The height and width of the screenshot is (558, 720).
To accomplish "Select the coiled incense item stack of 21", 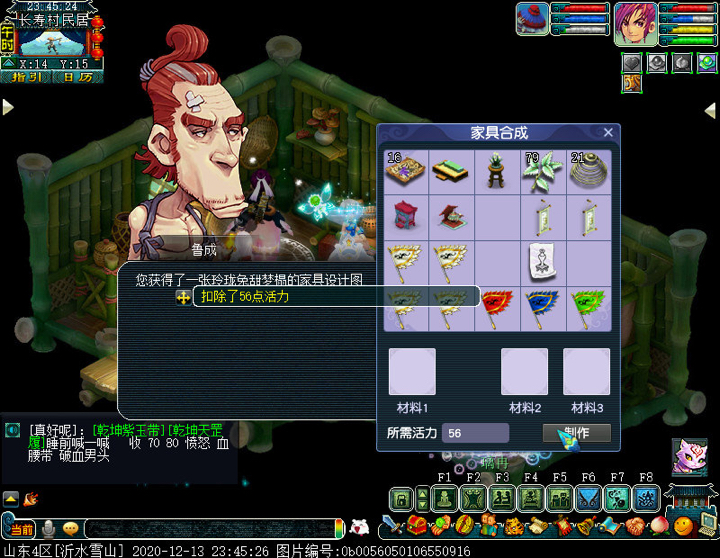I will point(589,171).
